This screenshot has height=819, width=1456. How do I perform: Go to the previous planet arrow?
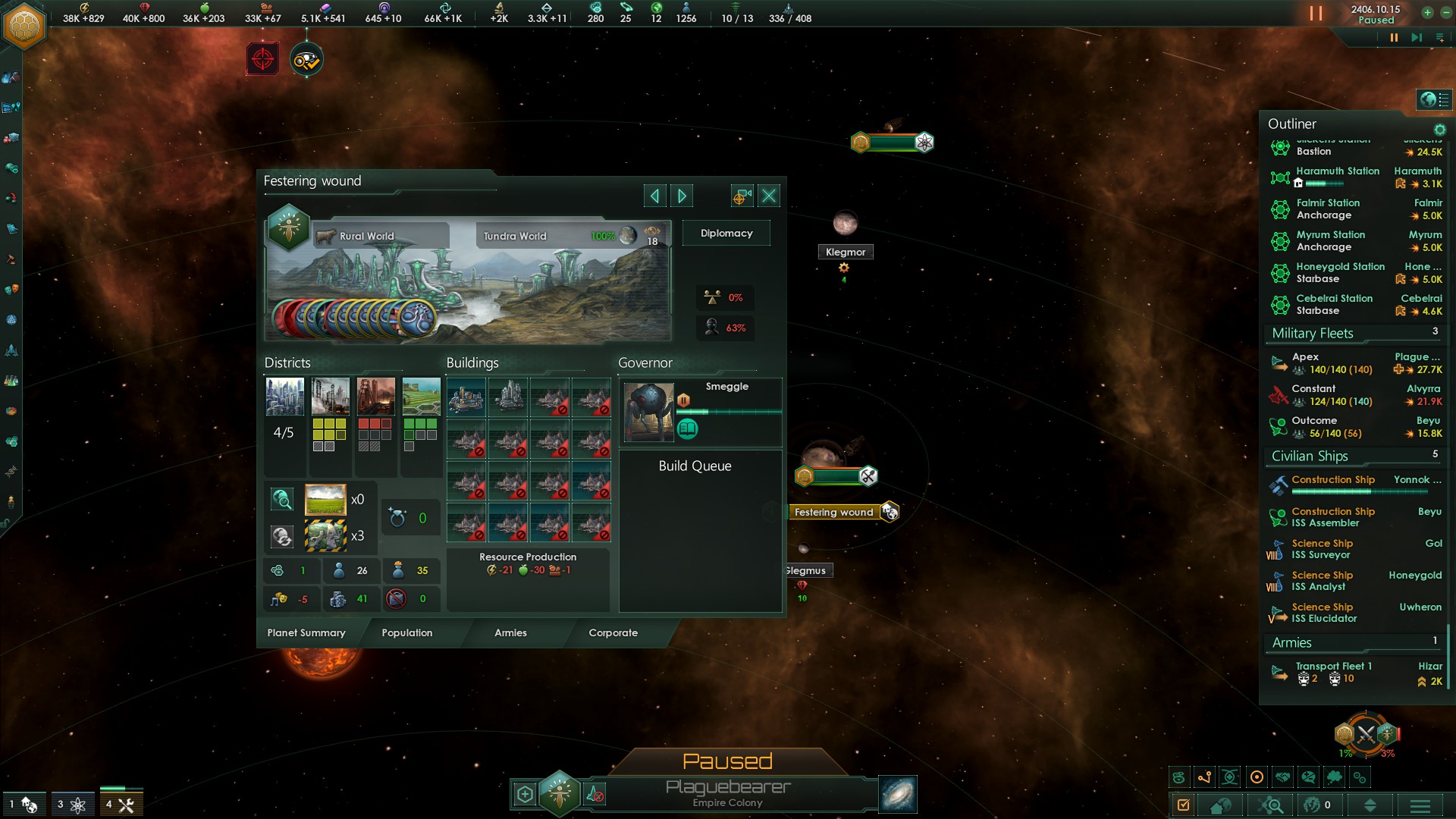click(x=654, y=196)
